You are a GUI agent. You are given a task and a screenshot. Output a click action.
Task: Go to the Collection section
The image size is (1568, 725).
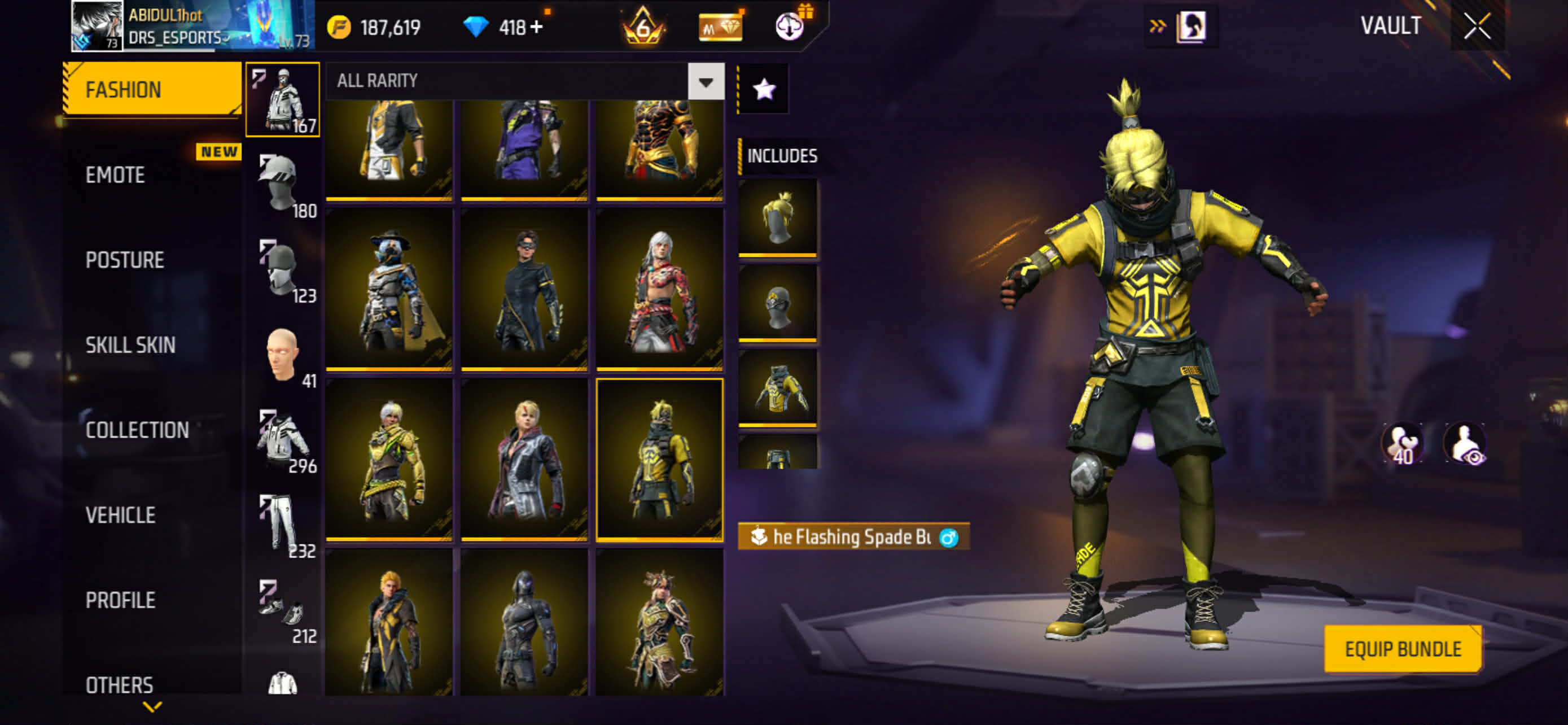pyautogui.click(x=137, y=430)
